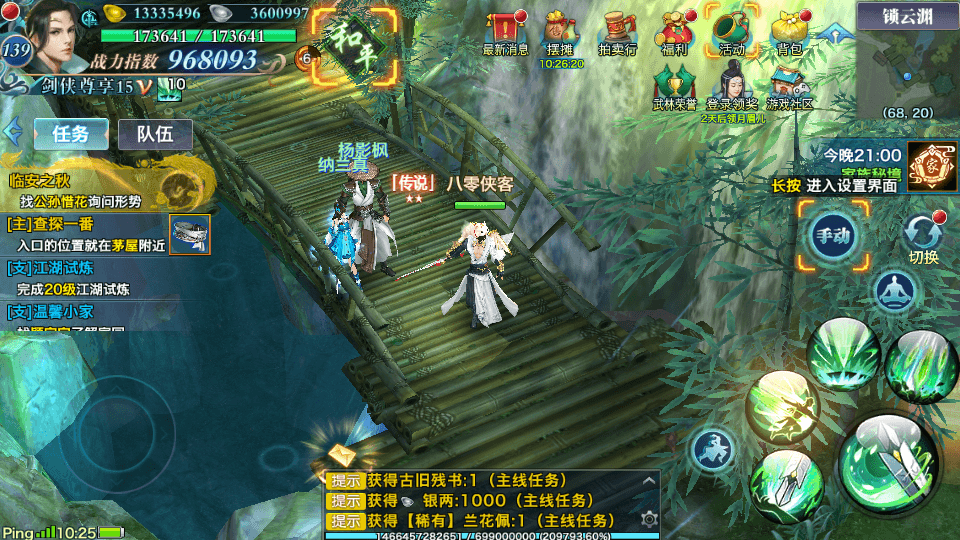960x540 pixels.
Task: Switch to the 任务 quest tab
Action: 71,134
